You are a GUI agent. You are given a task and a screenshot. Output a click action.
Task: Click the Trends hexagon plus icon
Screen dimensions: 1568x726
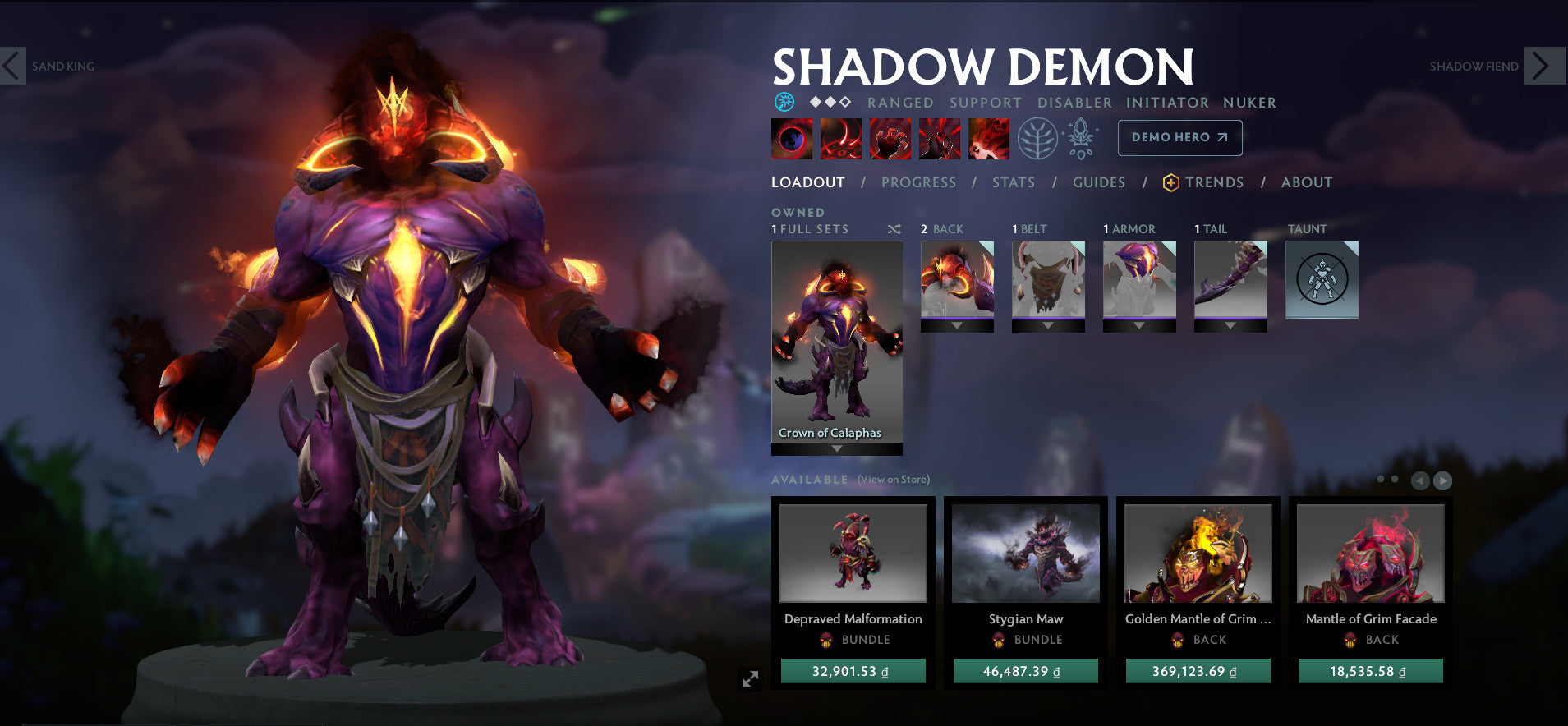(1172, 182)
